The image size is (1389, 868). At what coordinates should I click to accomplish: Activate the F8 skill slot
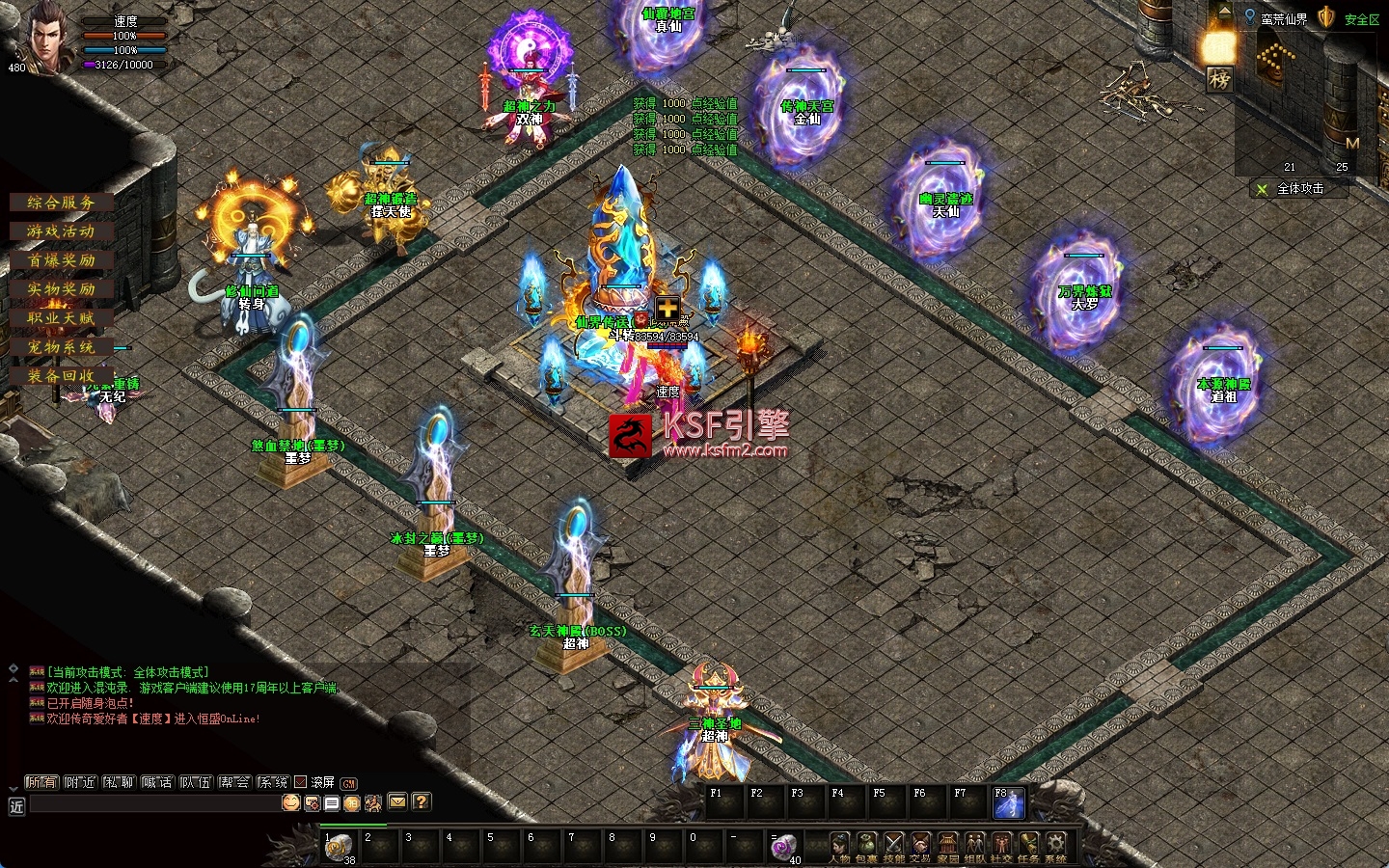point(1008,803)
